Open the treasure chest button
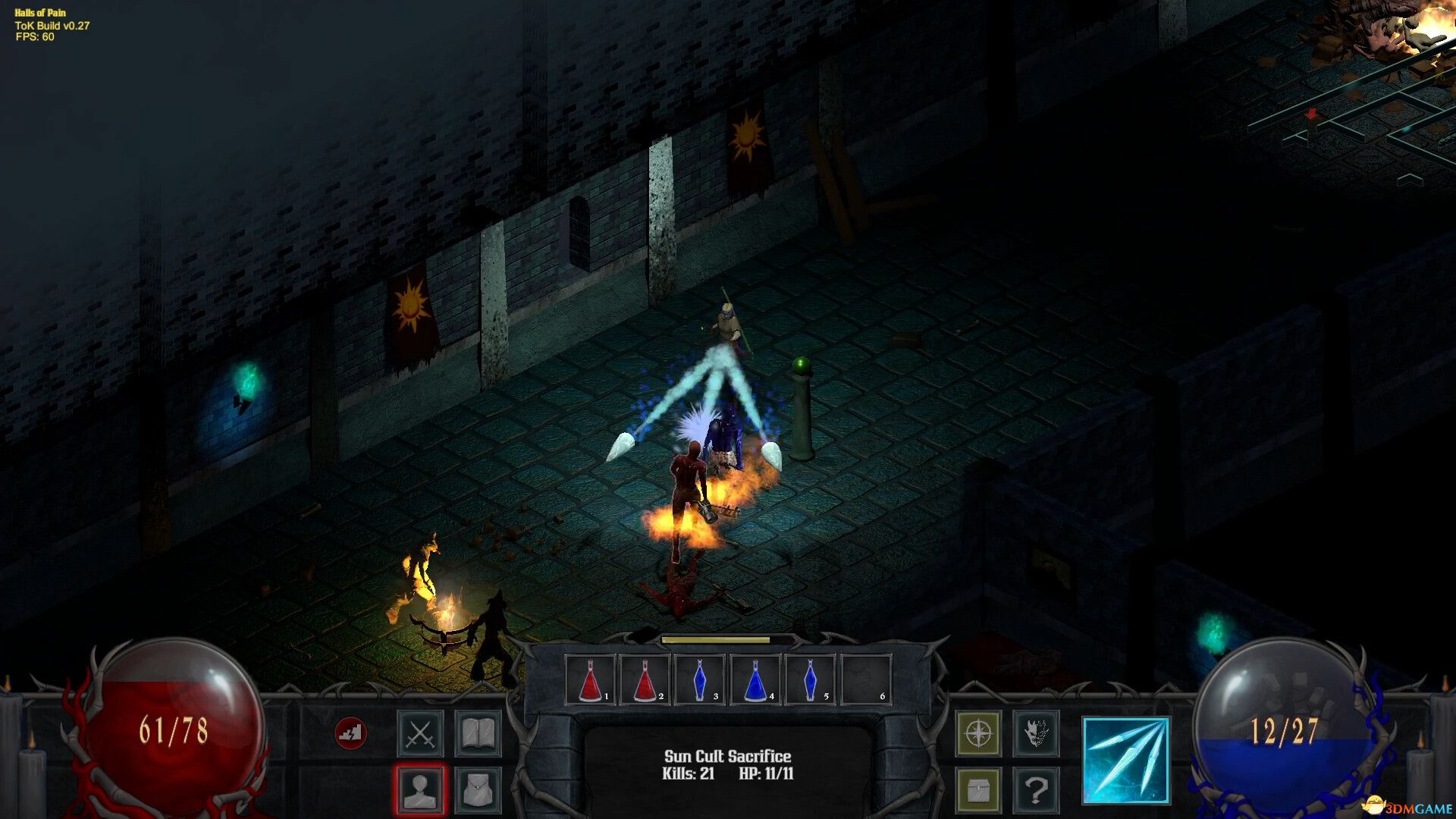The height and width of the screenshot is (819, 1456). [978, 790]
